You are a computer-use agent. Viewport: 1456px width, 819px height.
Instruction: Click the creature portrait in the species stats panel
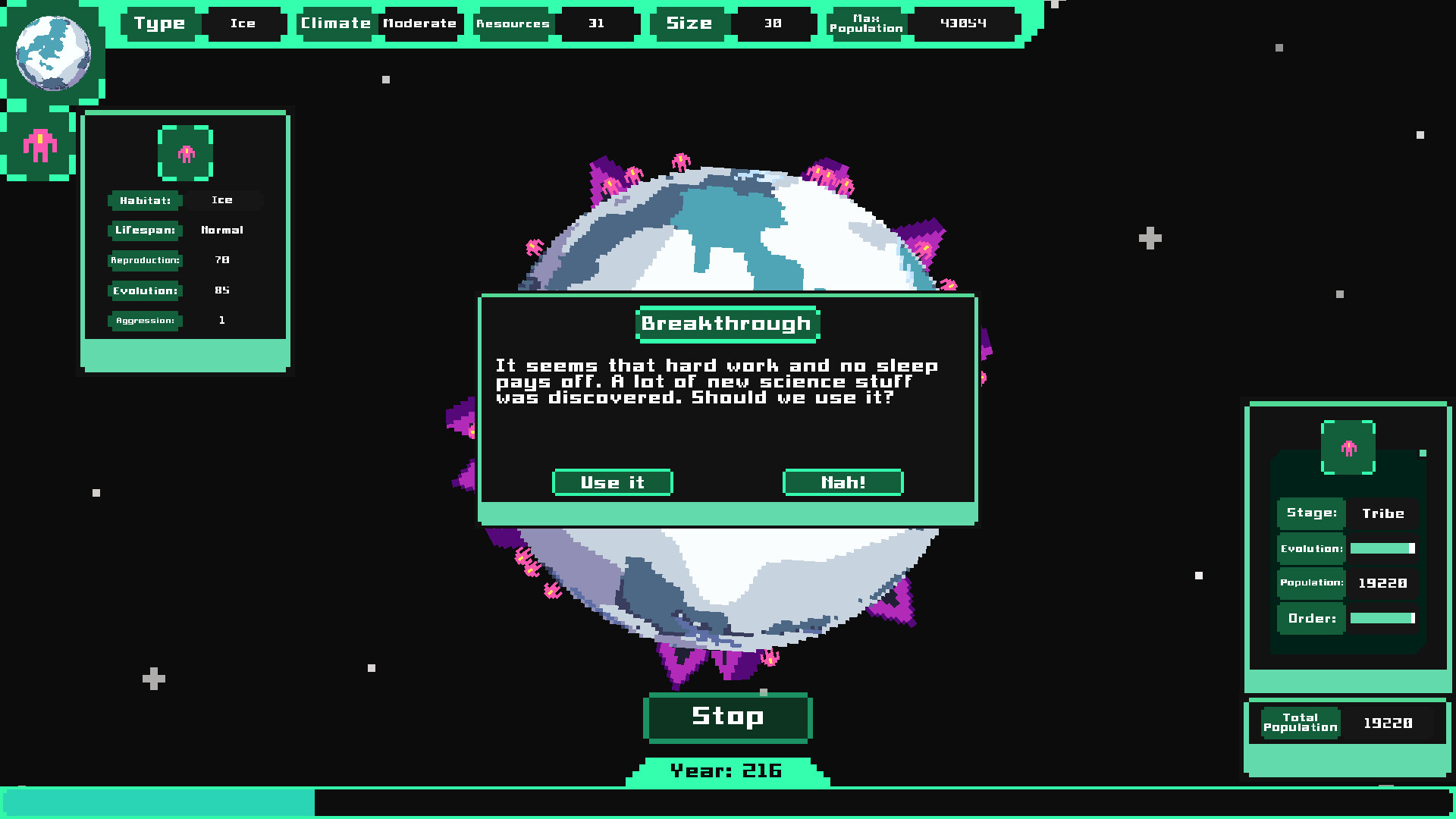point(185,153)
